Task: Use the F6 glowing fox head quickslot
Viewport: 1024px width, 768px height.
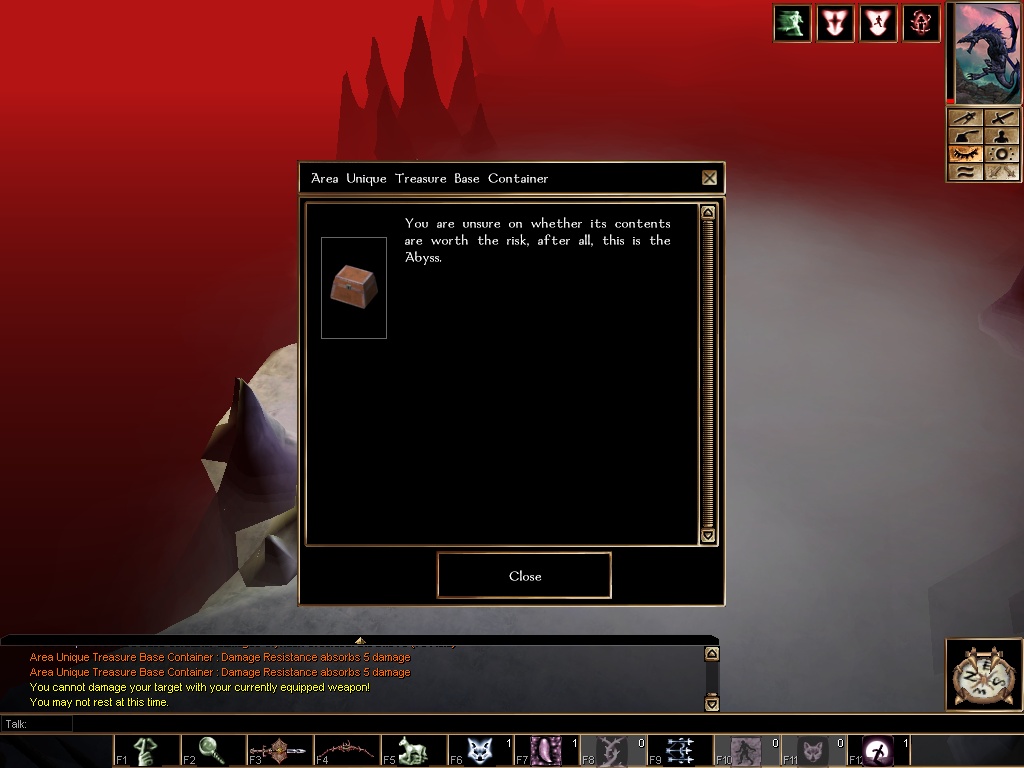Action: click(481, 750)
